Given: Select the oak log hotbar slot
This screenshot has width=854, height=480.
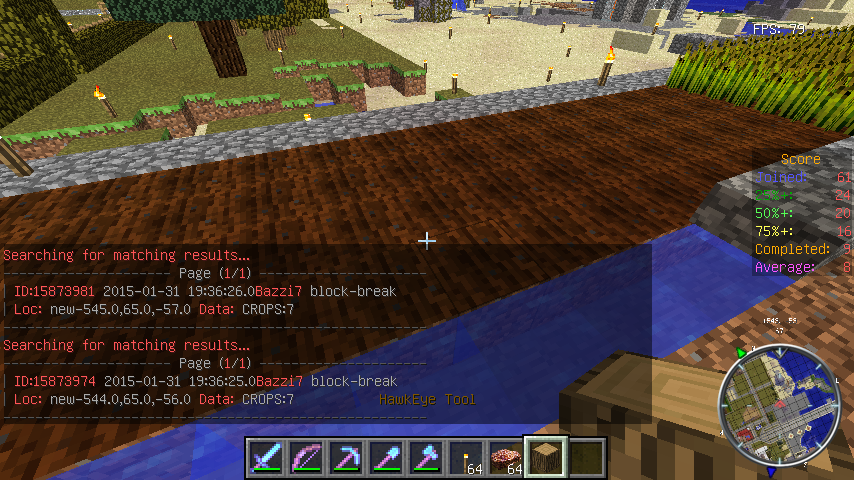Looking at the screenshot, I should point(546,457).
